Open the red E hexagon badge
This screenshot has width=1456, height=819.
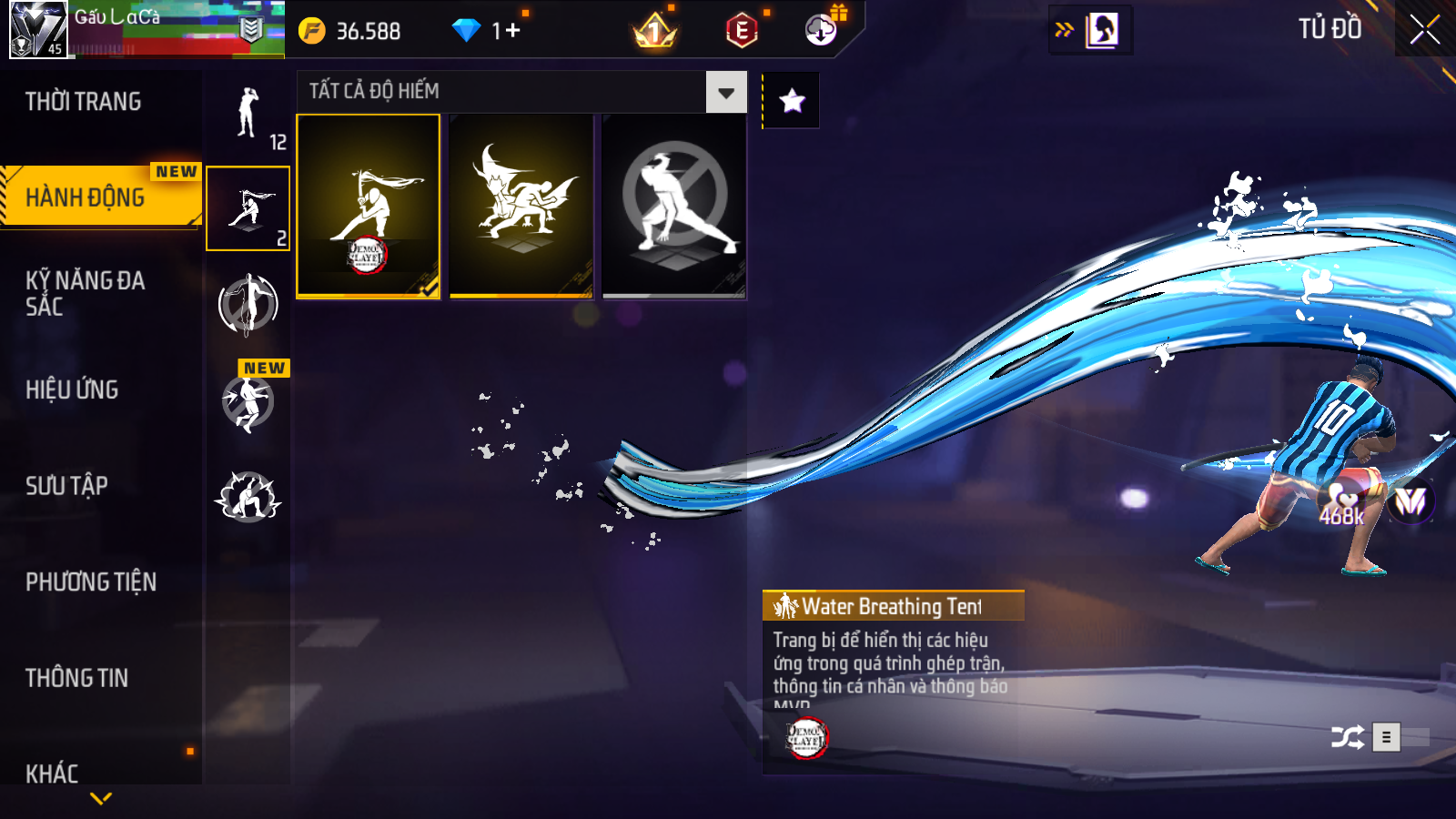742,31
